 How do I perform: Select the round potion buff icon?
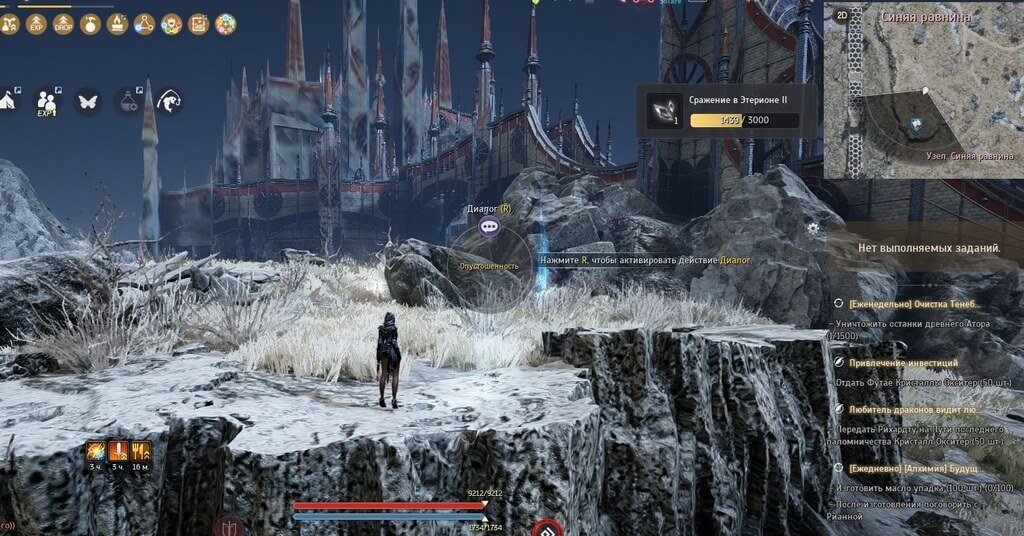pyautogui.click(x=90, y=22)
